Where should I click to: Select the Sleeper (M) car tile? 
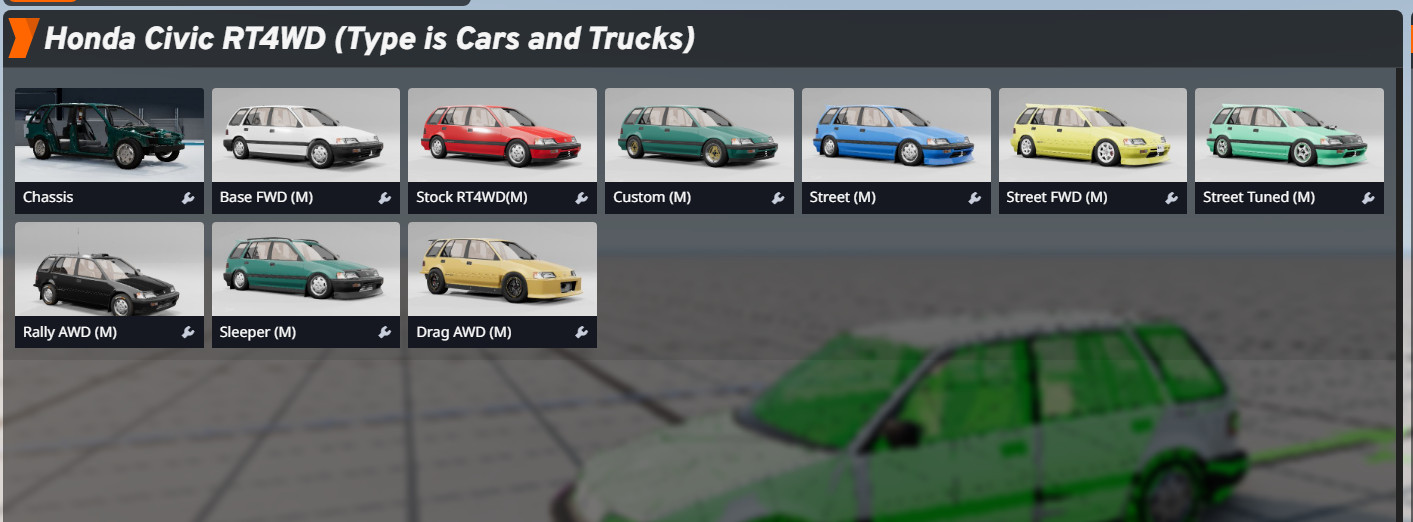(x=305, y=270)
